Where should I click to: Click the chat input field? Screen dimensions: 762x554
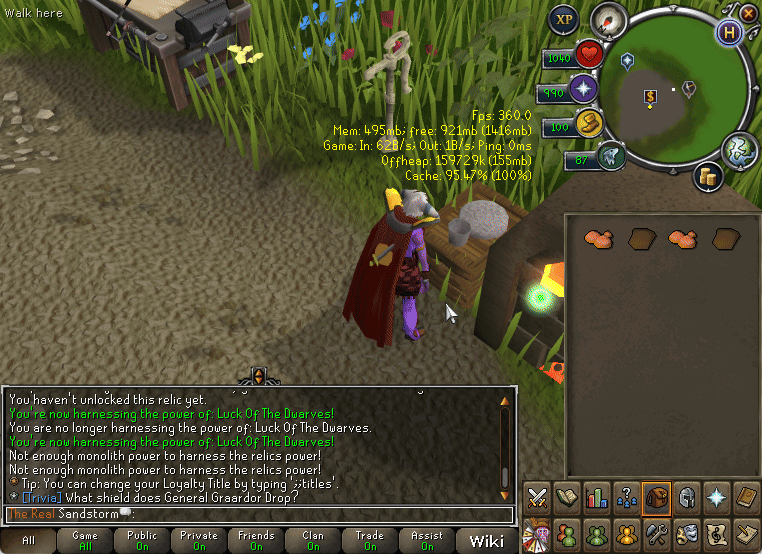click(x=260, y=514)
